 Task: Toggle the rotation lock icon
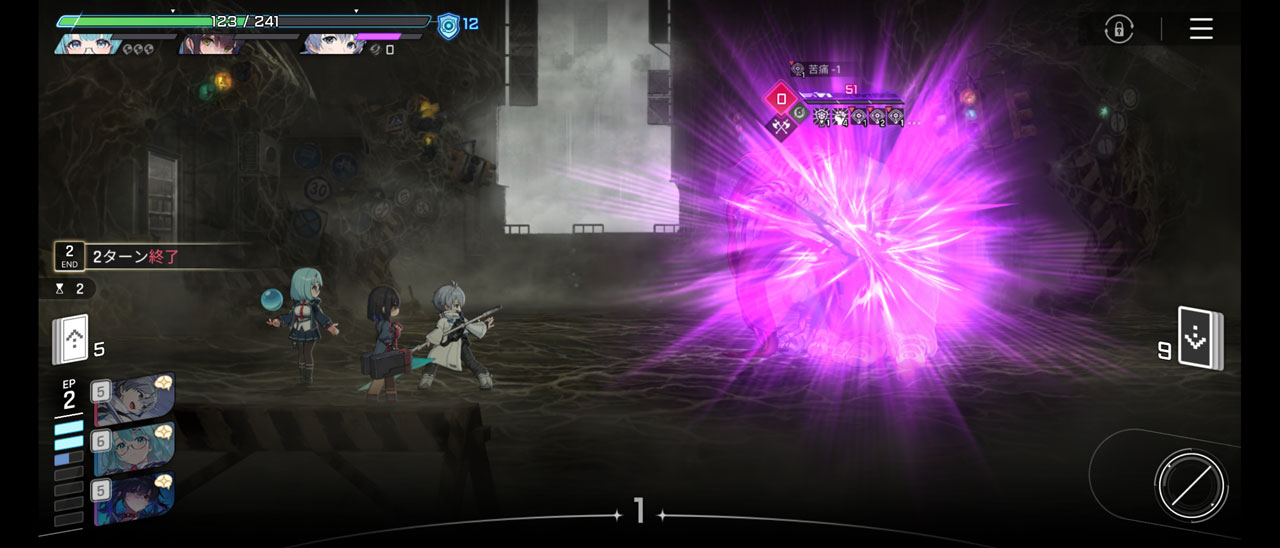point(1118,29)
